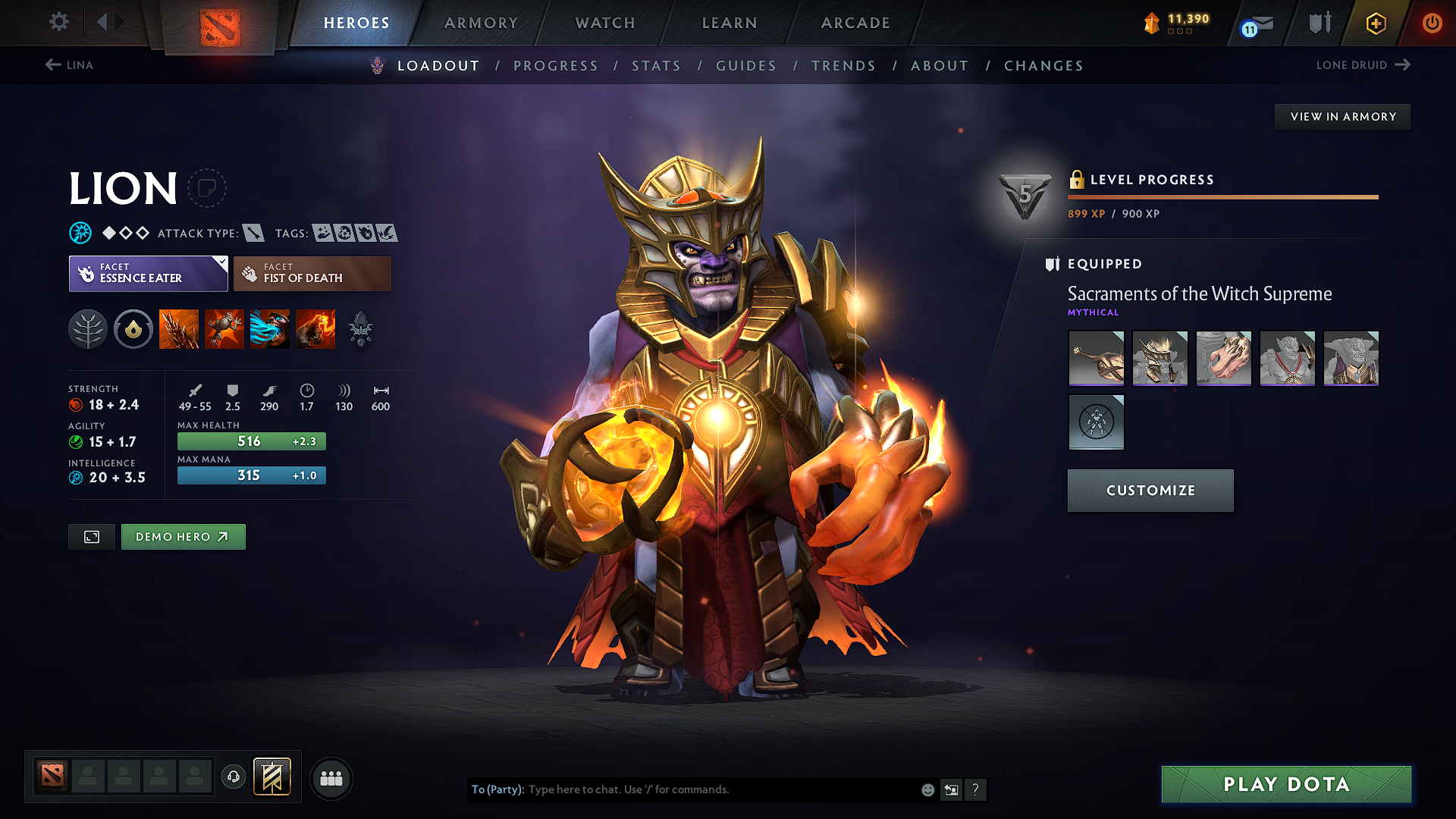
Task: Navigate forward to Lone Druid
Action: (1363, 65)
